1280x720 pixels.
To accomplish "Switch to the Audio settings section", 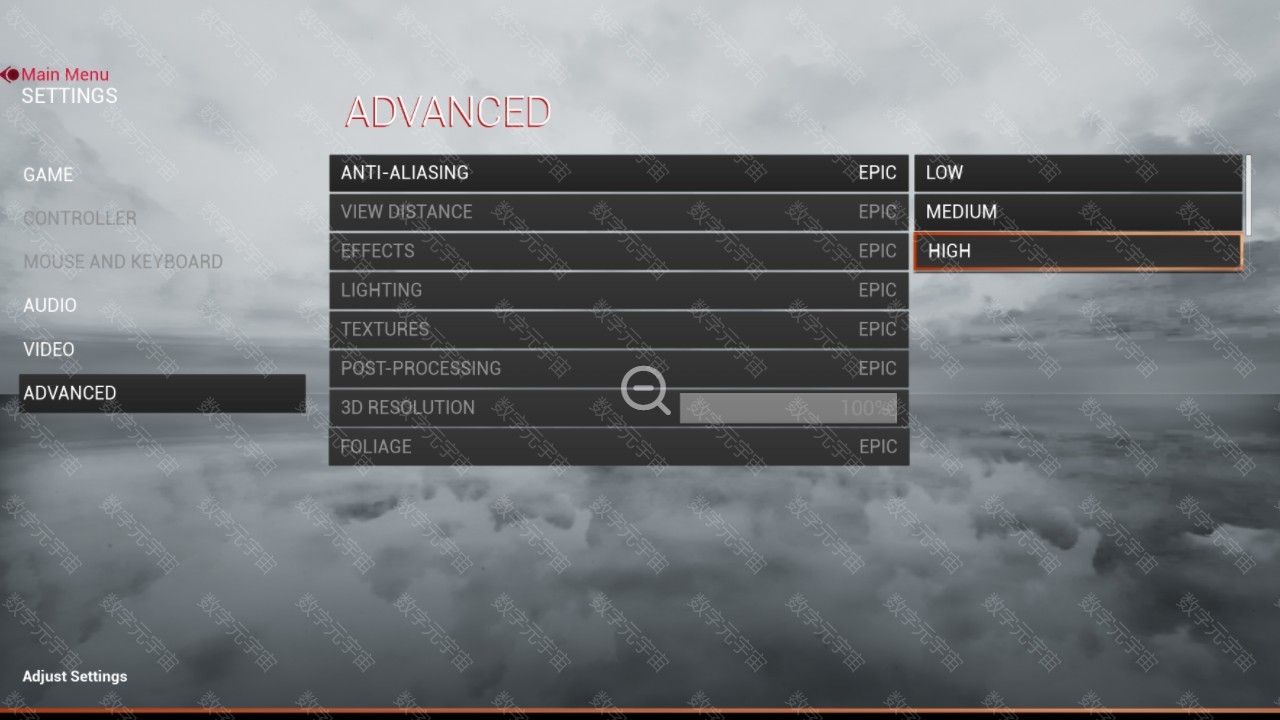I will coord(50,305).
